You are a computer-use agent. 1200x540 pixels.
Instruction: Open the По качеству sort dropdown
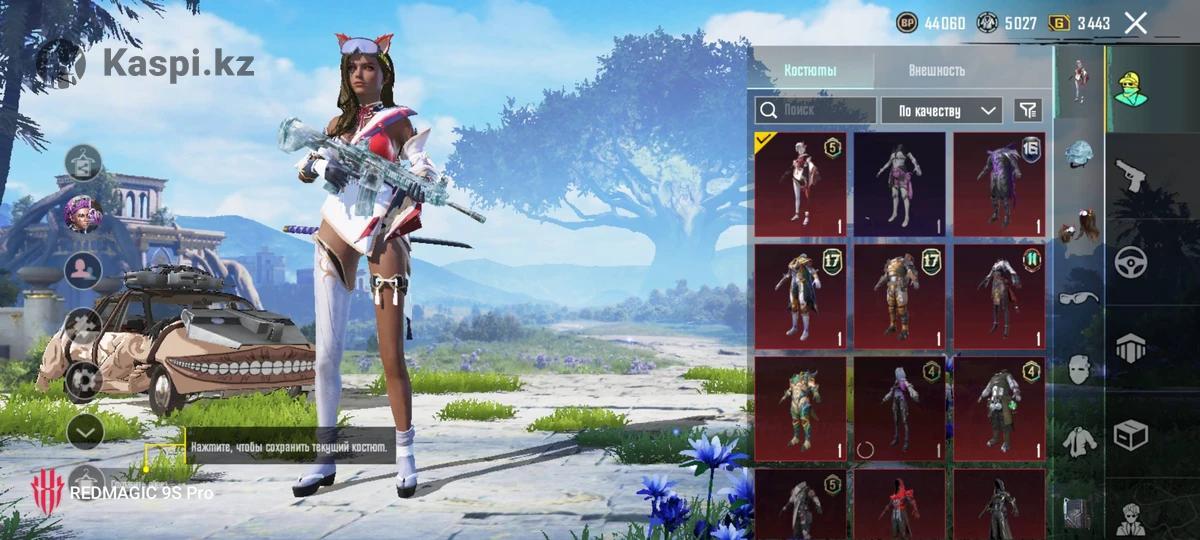(x=940, y=110)
